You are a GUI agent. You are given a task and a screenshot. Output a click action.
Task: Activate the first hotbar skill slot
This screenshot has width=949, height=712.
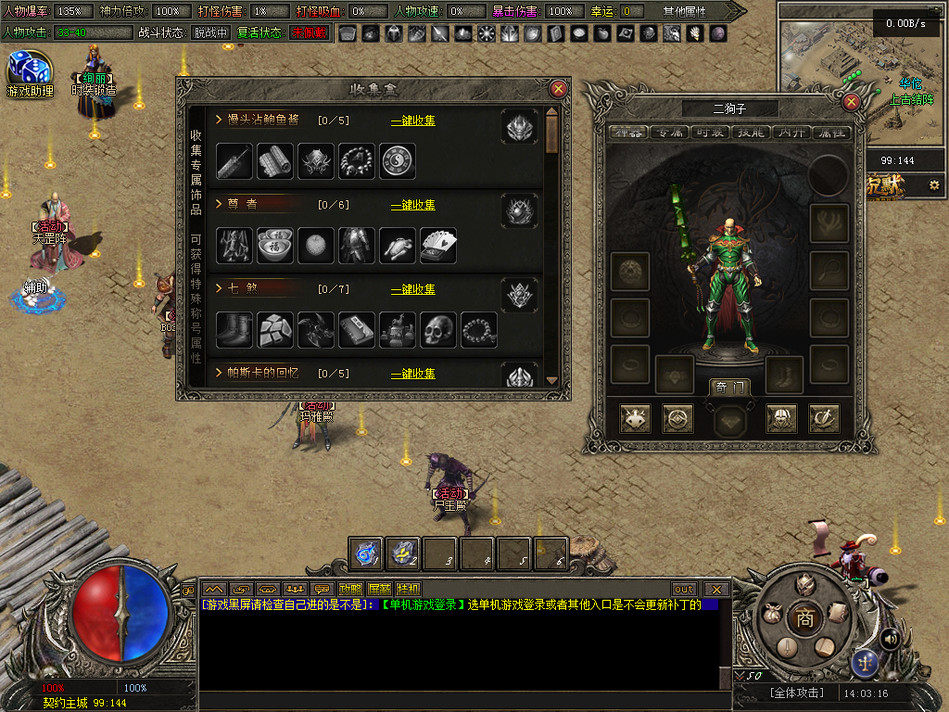(x=367, y=553)
